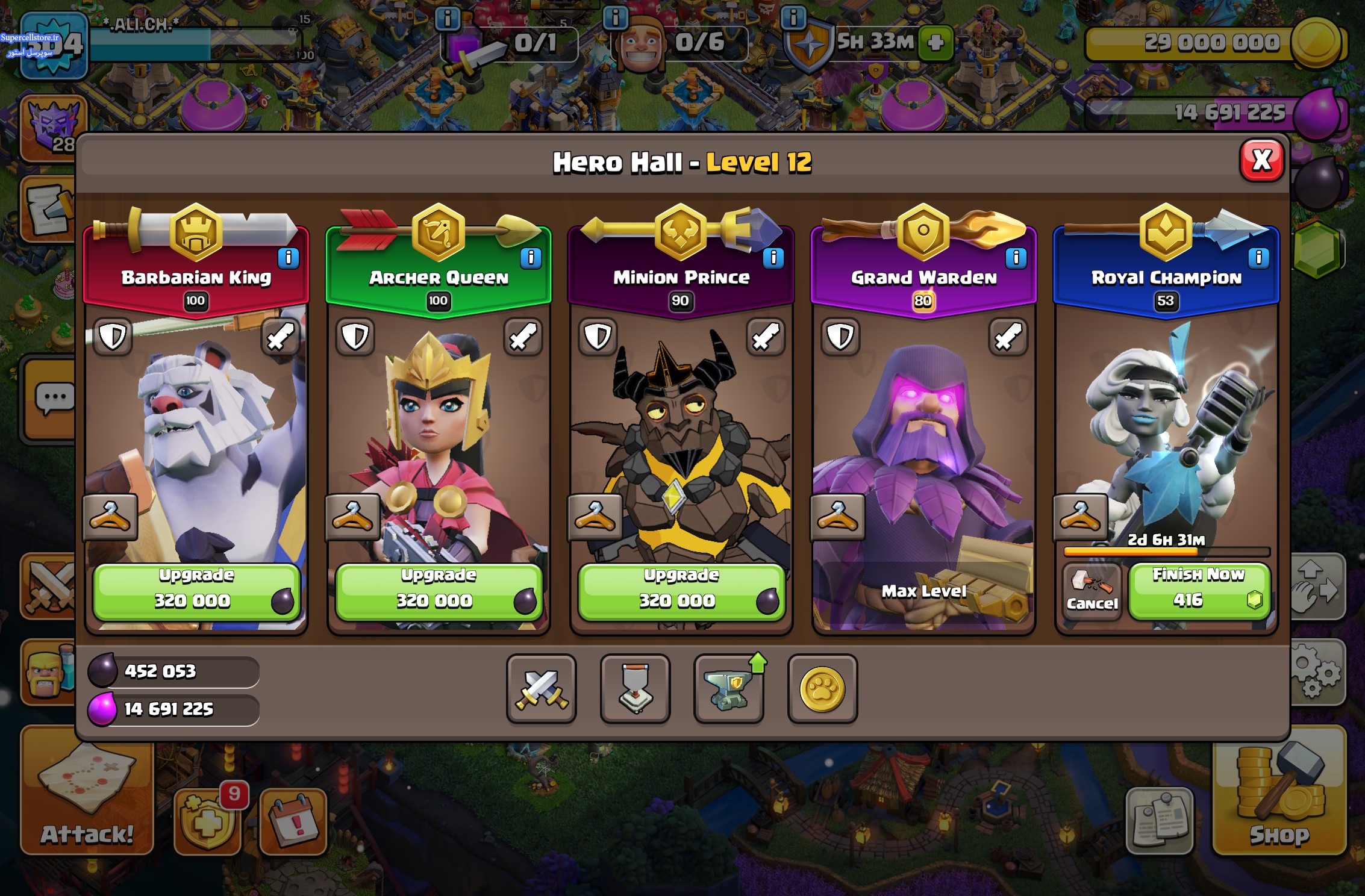Open the hero pets paw button
The height and width of the screenshot is (896, 1365).
tap(822, 688)
